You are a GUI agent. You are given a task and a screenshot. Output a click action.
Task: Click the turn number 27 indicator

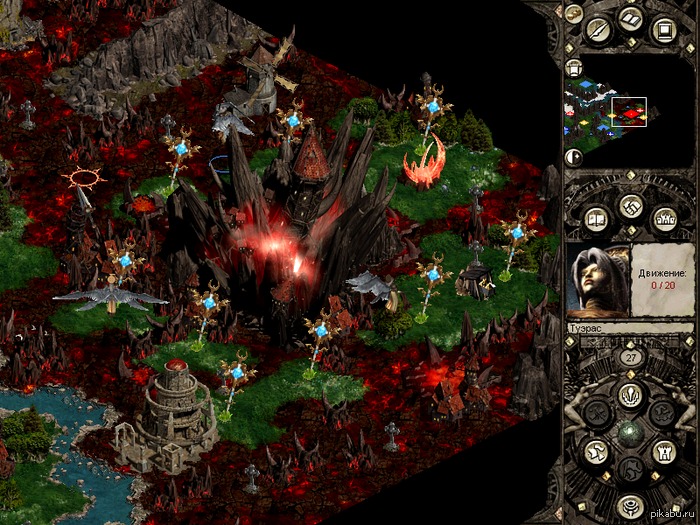coord(630,358)
